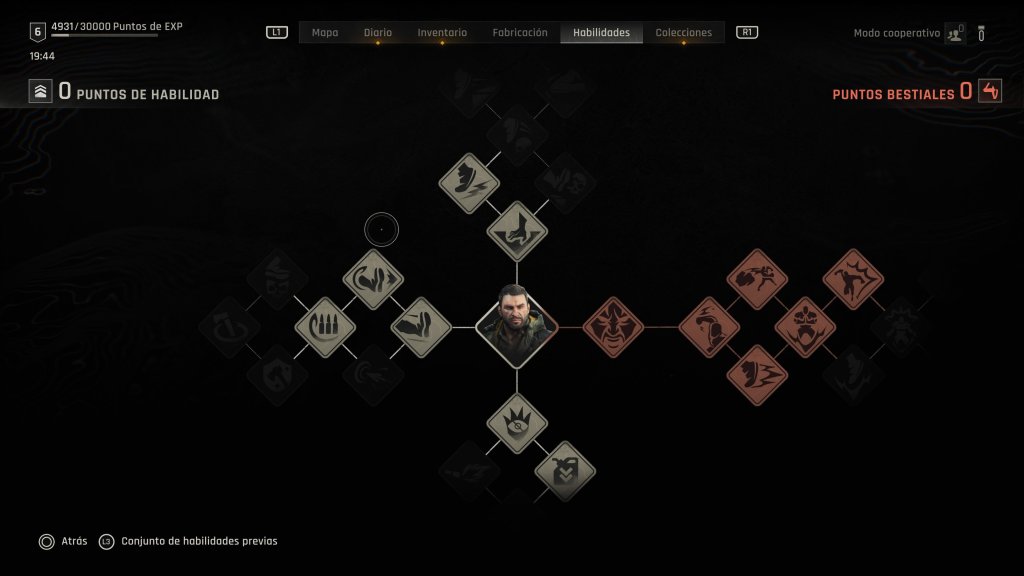Choose the angry beast face skill

[x=613, y=327]
